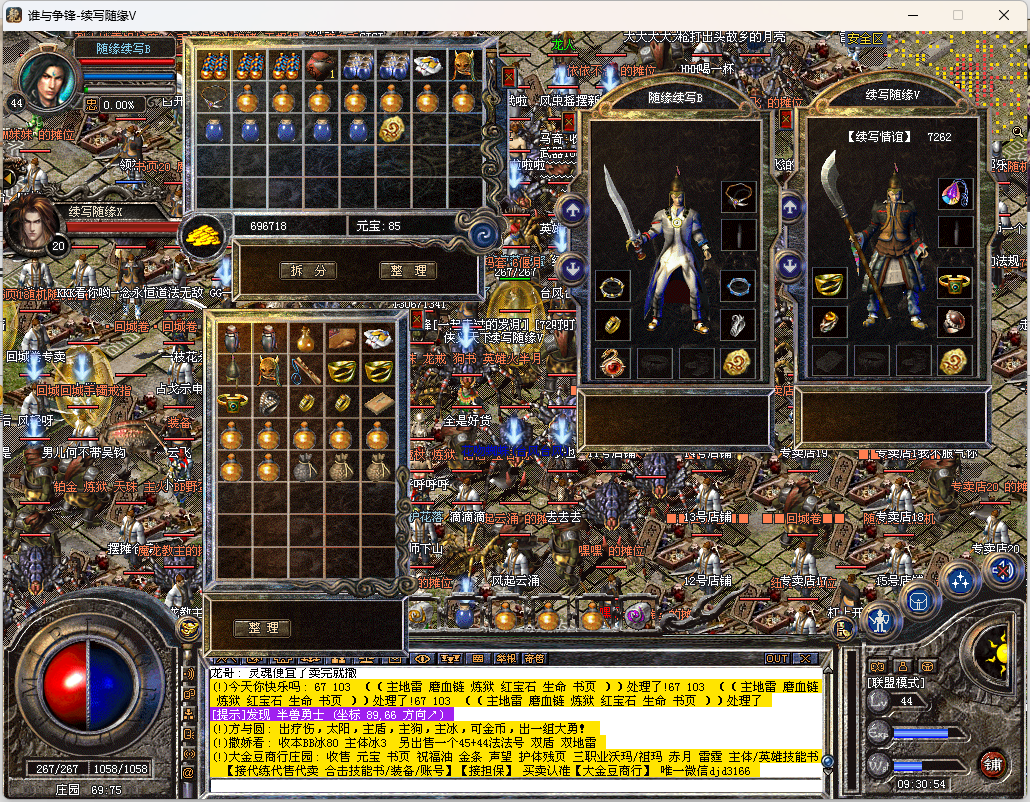
Task: Click the gold ingots pile icon
Action: (x=203, y=234)
